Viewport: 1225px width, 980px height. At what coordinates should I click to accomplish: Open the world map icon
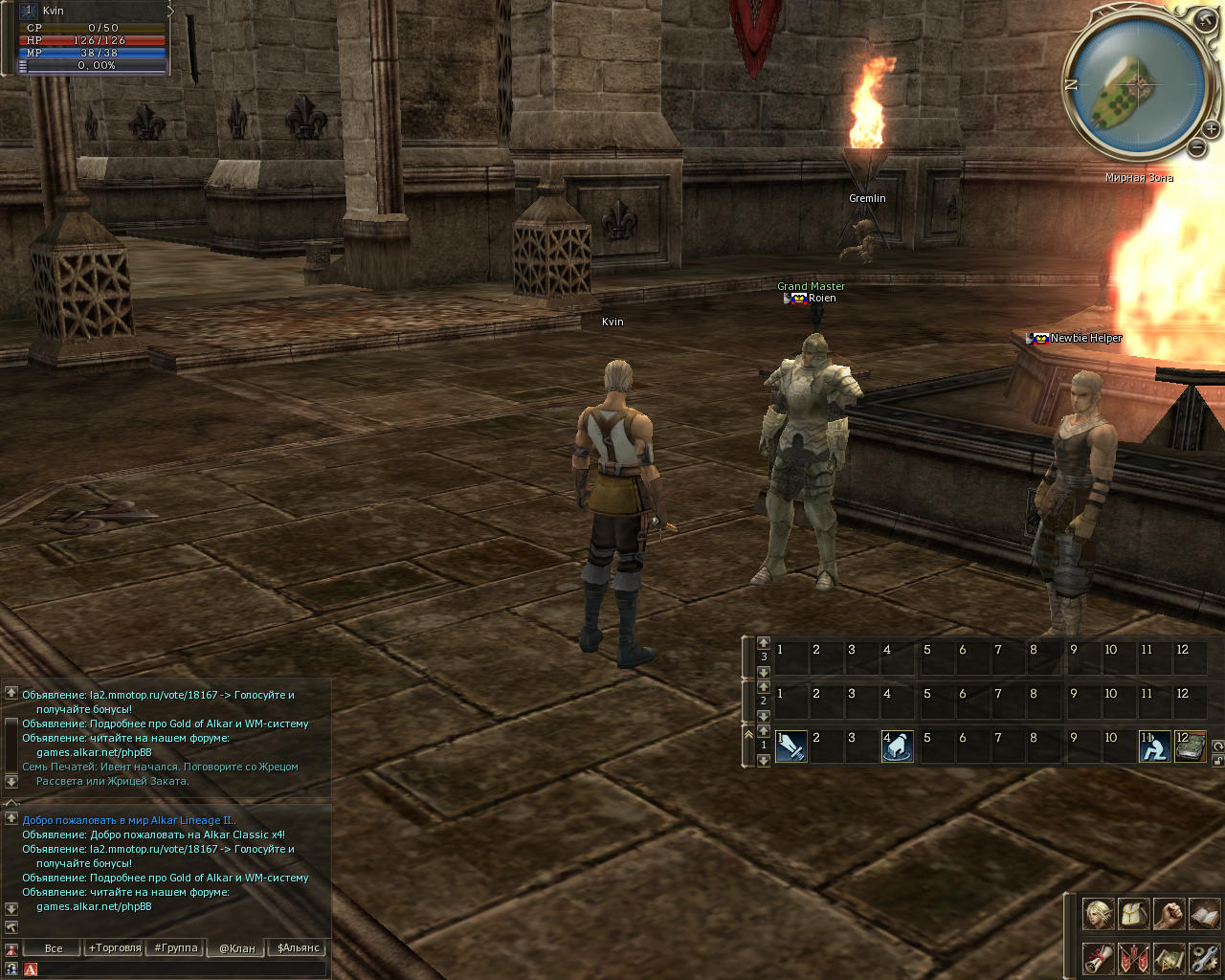coord(1169,957)
